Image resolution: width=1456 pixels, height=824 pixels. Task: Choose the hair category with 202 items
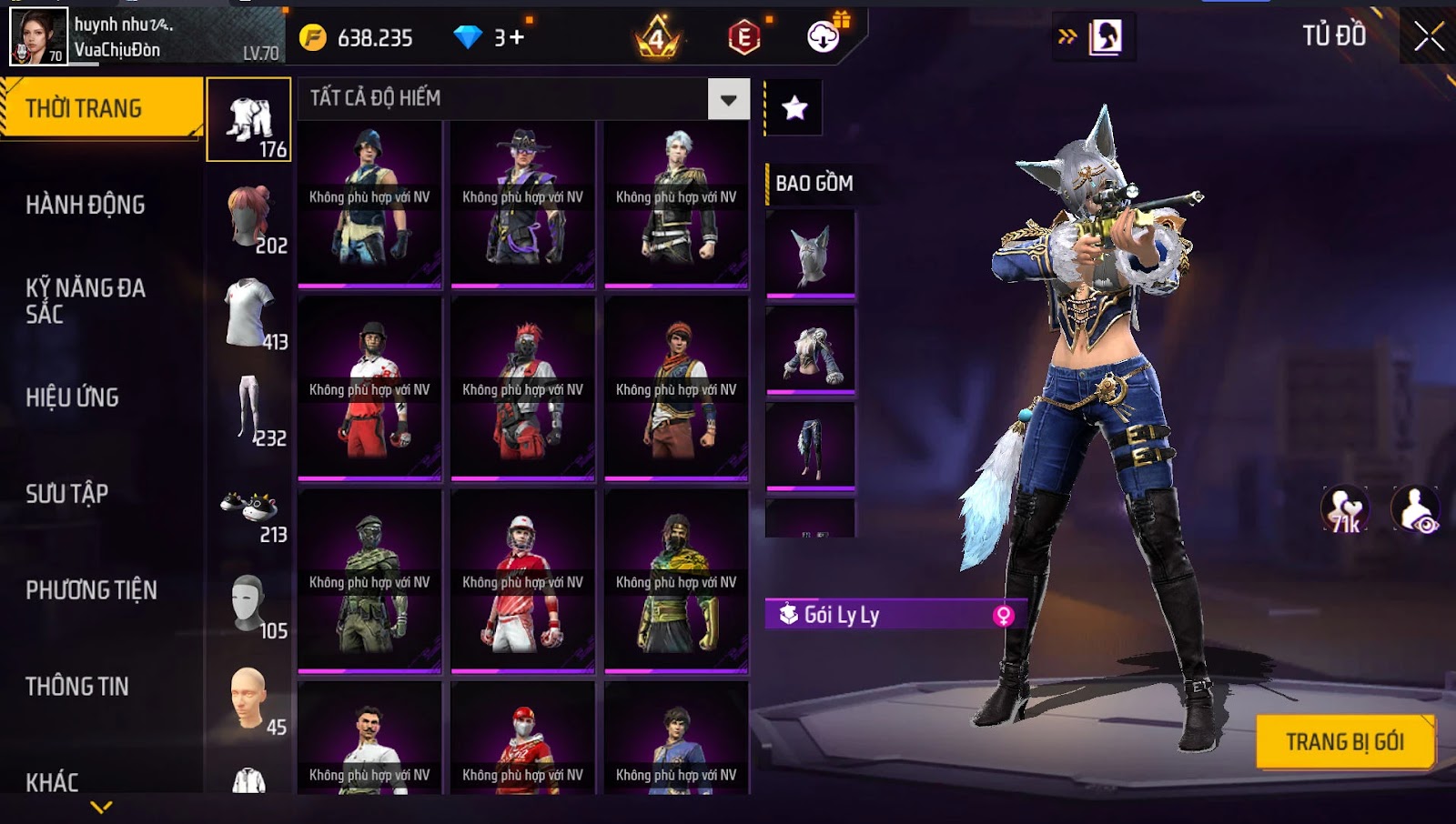(x=249, y=217)
